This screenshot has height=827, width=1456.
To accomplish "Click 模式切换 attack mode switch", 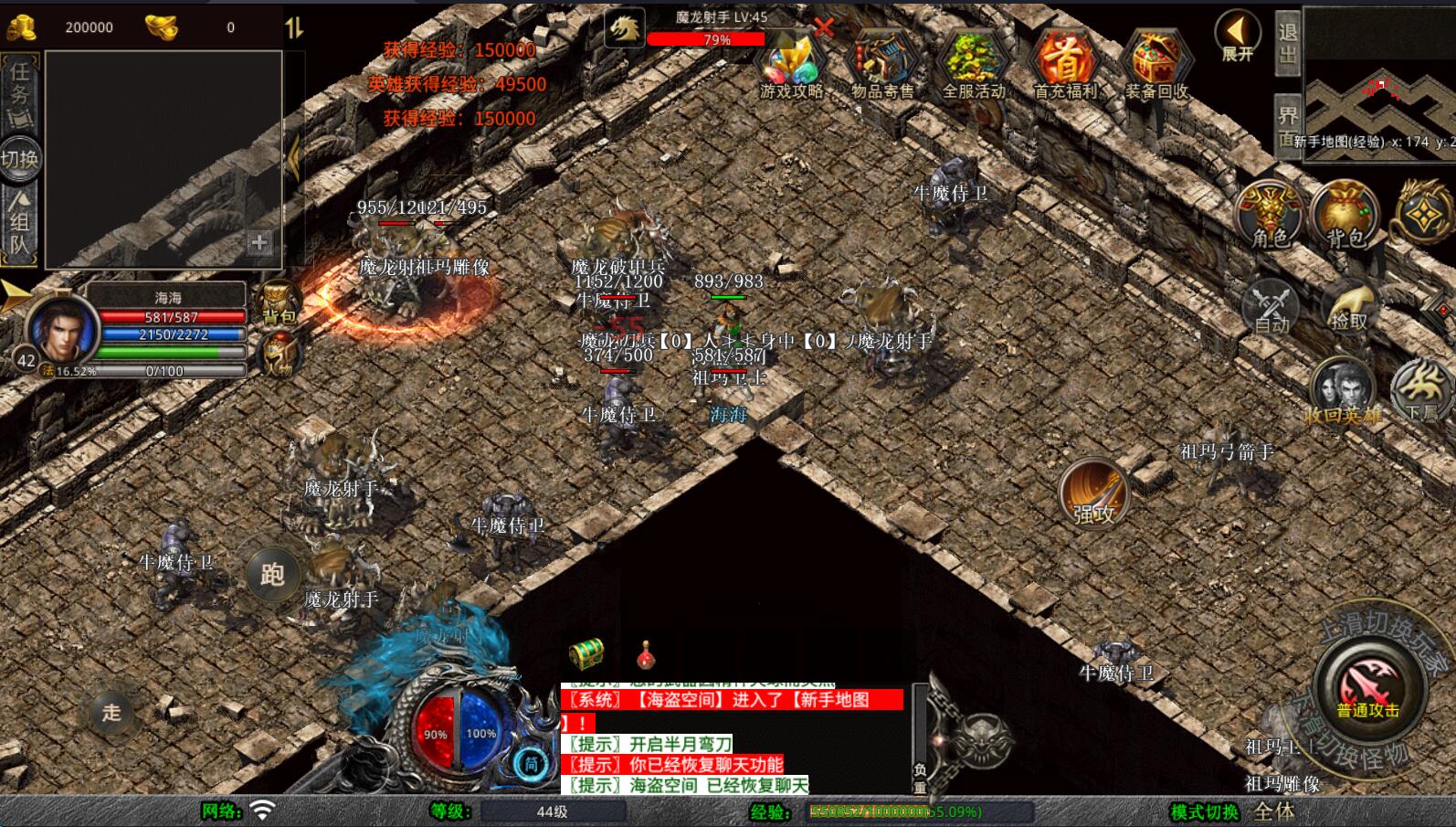I will pyautogui.click(x=1205, y=811).
